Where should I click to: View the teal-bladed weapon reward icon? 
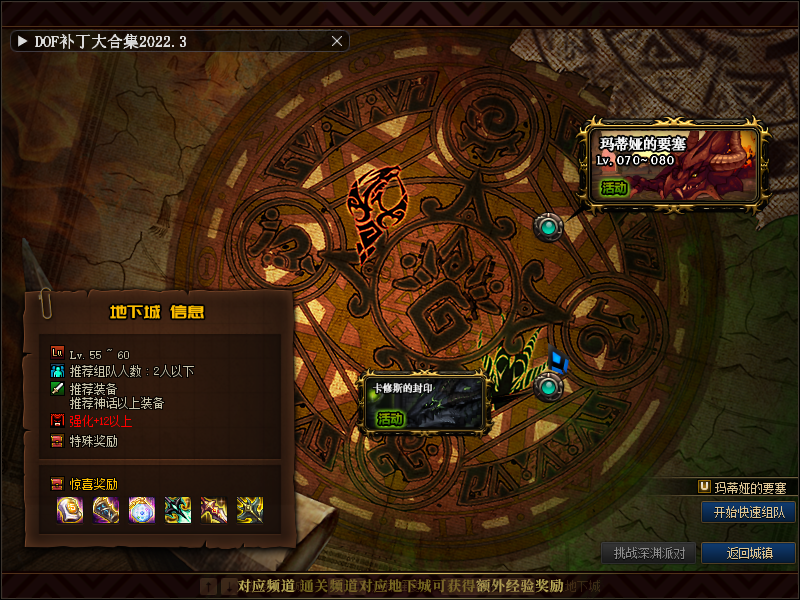(x=178, y=509)
